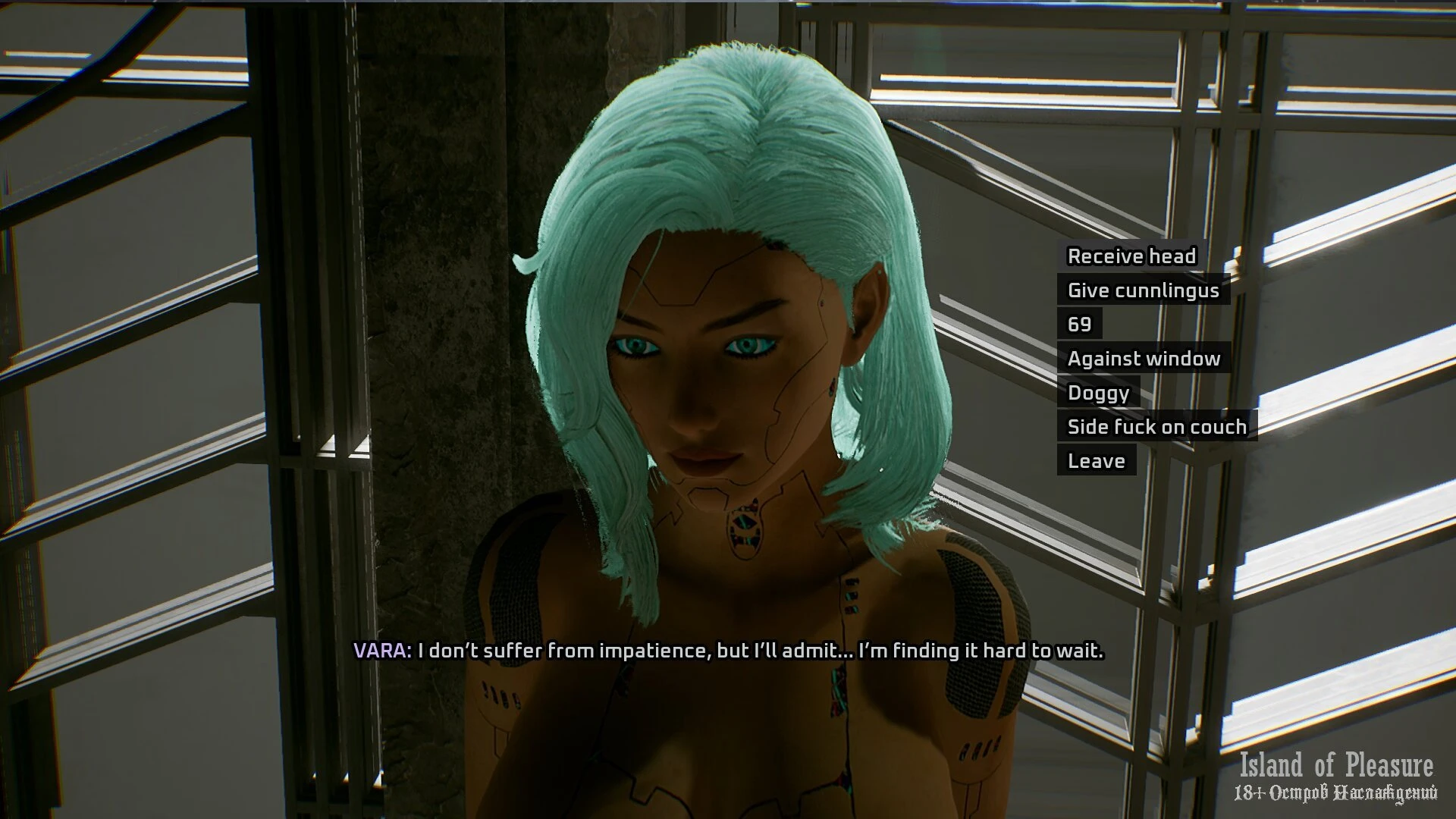The image size is (1456, 819).
Task: Choose the "Receive head" dialogue option
Action: (1131, 256)
